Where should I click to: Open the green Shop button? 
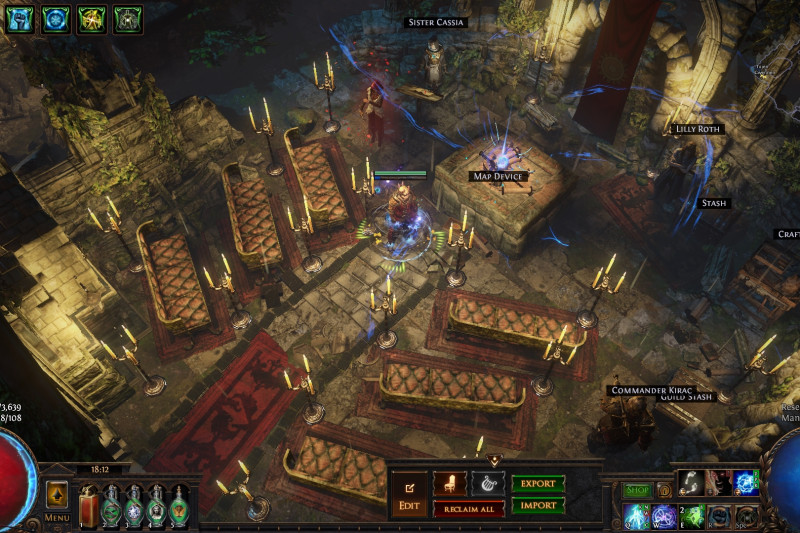pos(637,491)
